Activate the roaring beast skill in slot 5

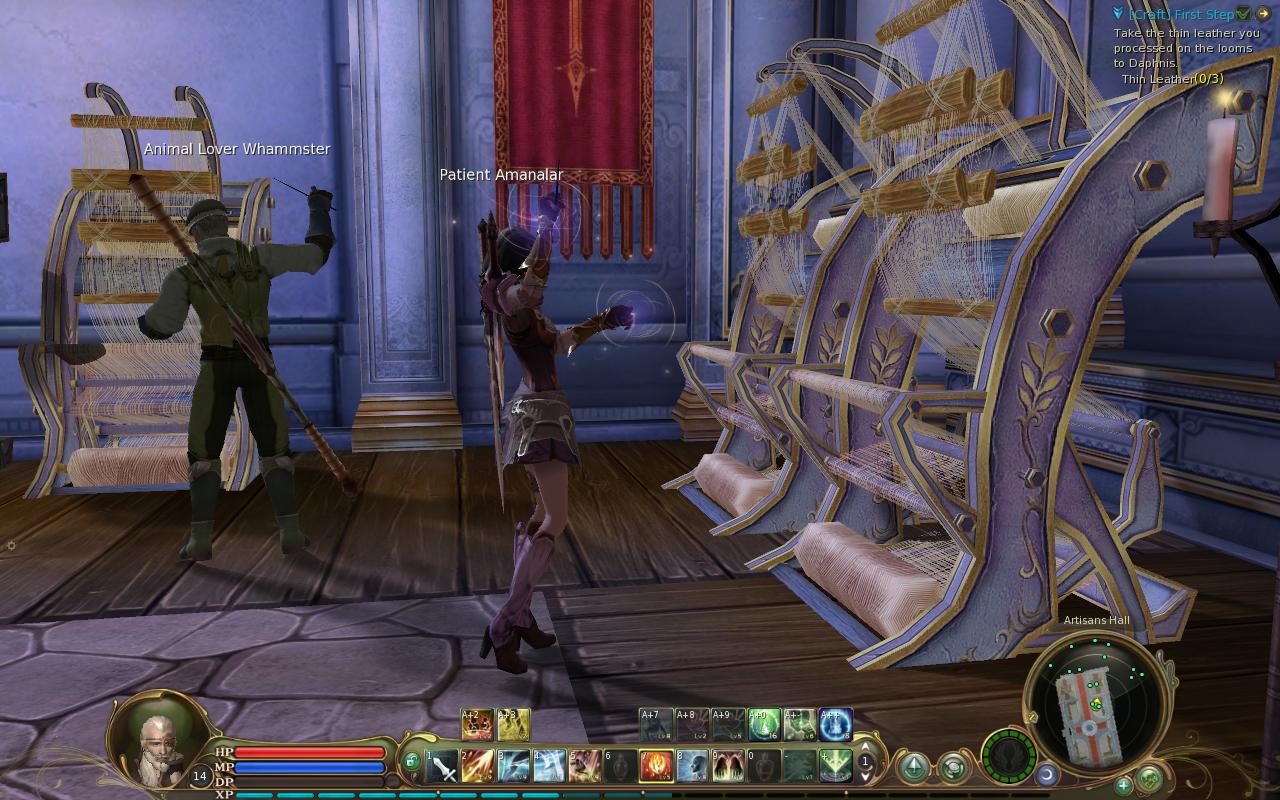click(x=585, y=766)
